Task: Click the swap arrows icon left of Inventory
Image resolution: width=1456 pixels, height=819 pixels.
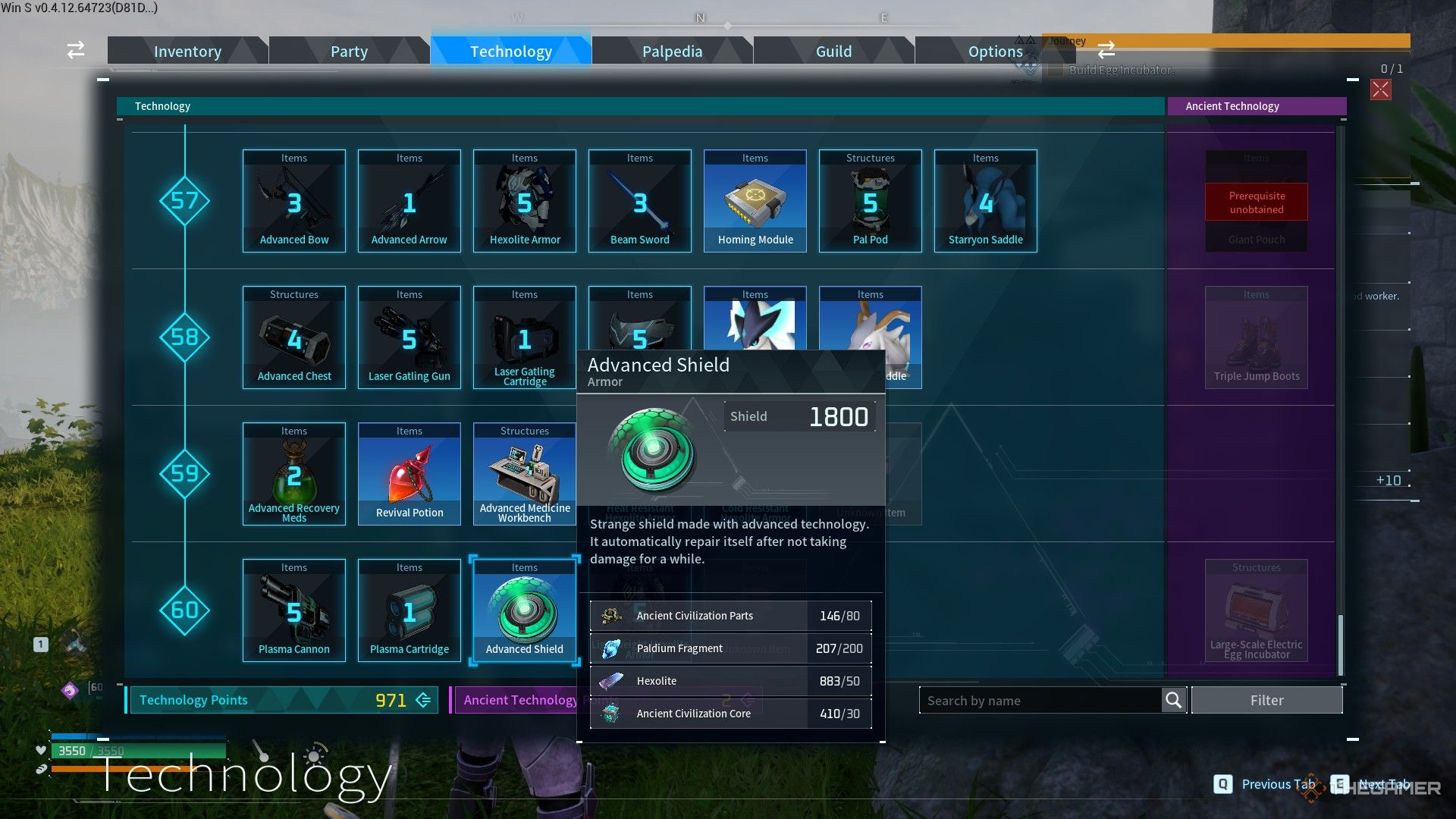Action: (74, 50)
